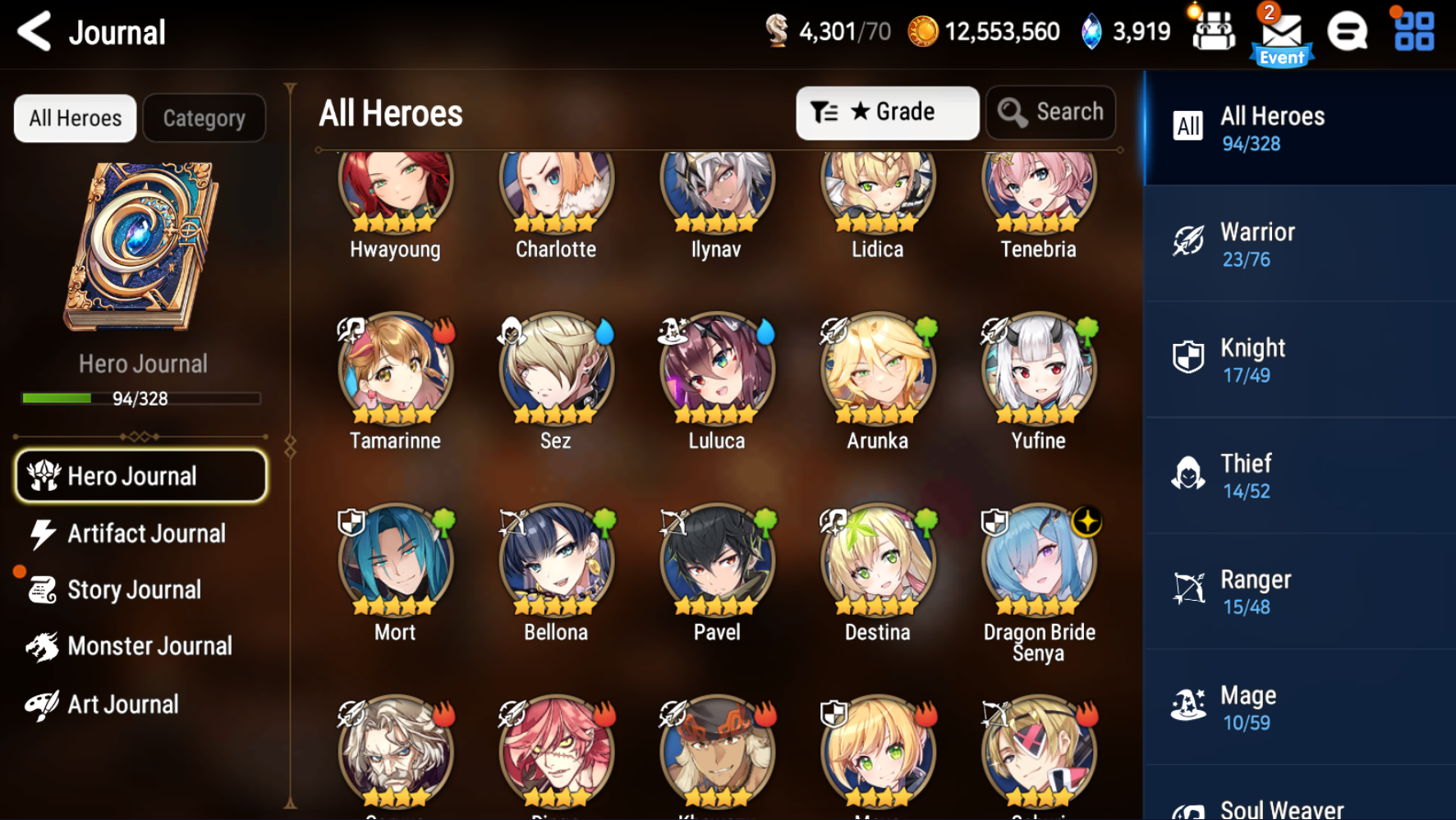1456x820 pixels.
Task: Open the mailbox with Event notification
Action: [x=1281, y=33]
